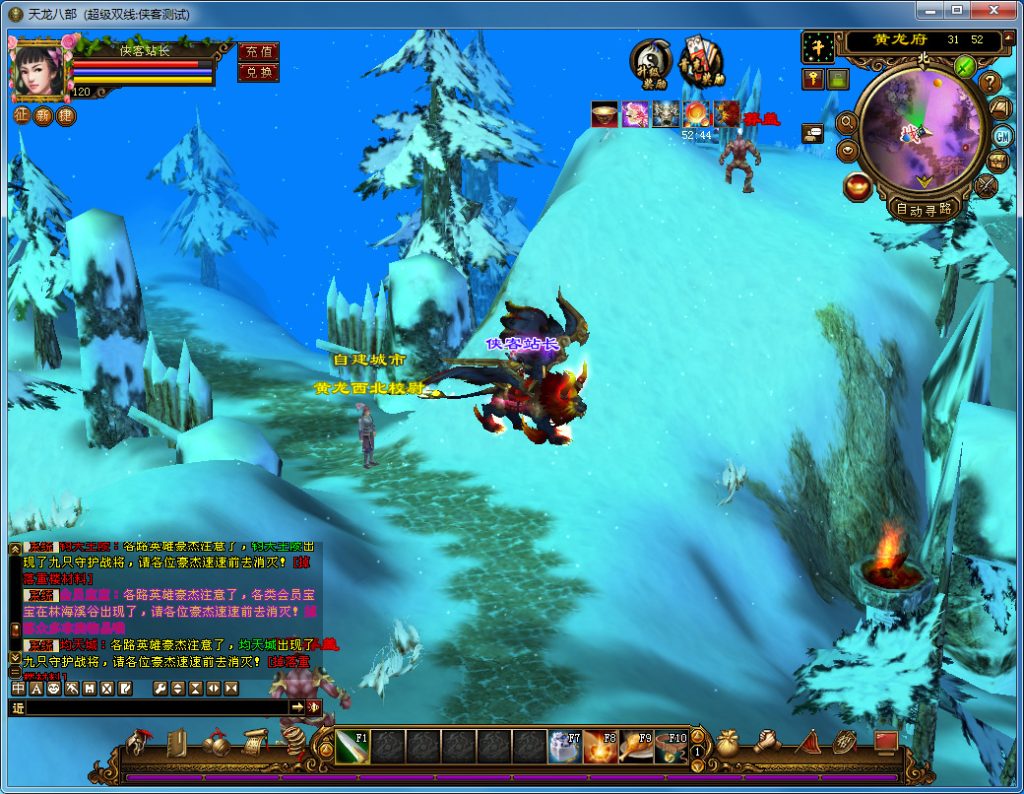This screenshot has height=794, width=1024.
Task: Activate 自动寻路 auto-pathfinding button
Action: click(924, 209)
